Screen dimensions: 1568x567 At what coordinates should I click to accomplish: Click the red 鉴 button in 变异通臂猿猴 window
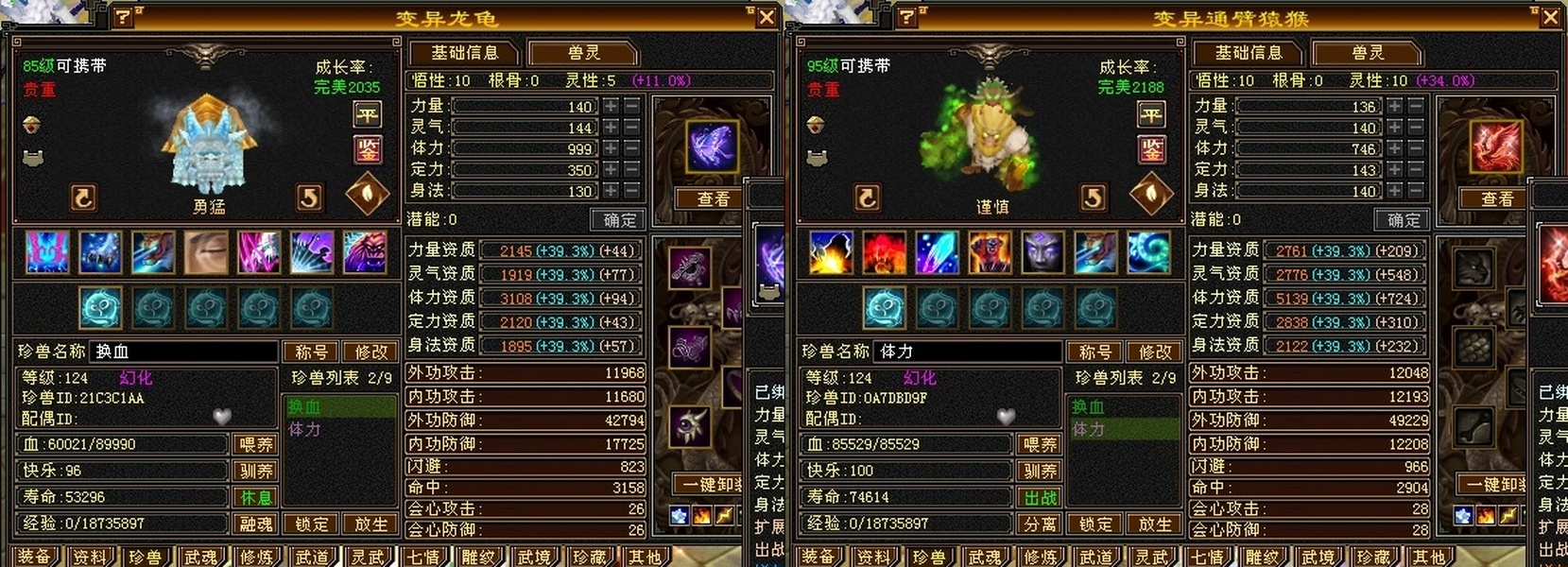(x=1151, y=149)
